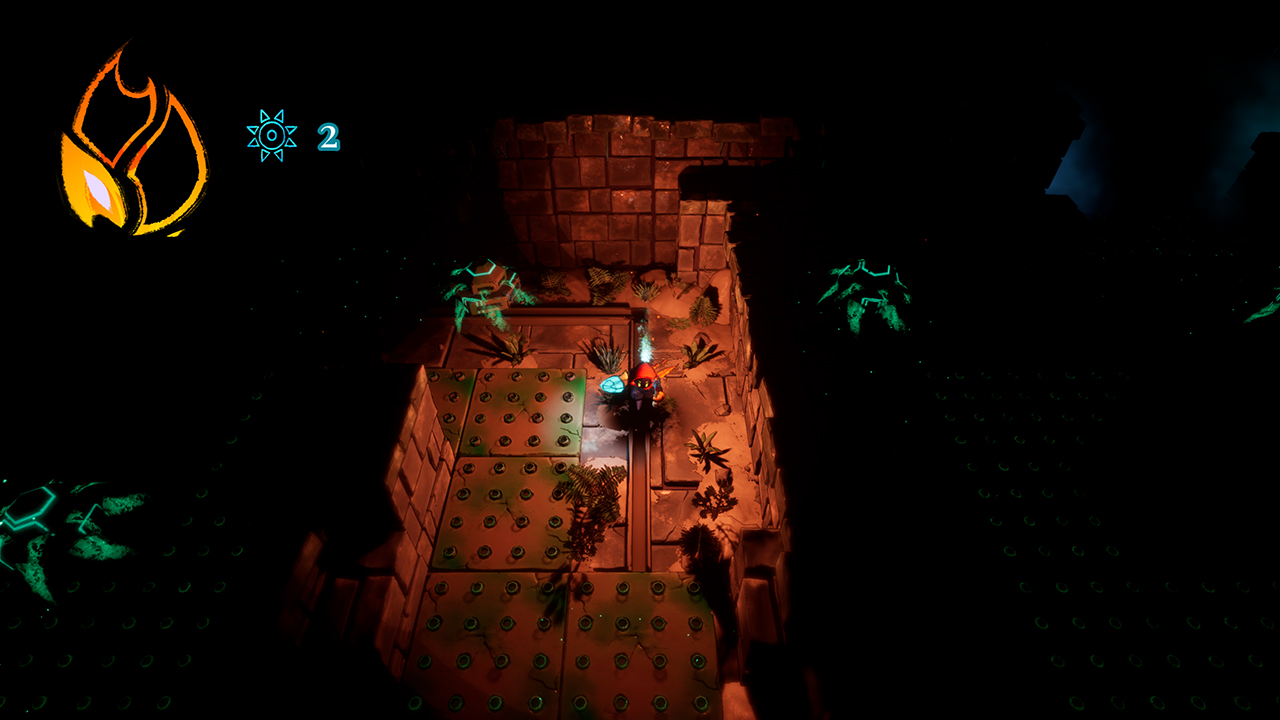Select the glowing hex plant on left edge
The height and width of the screenshot is (720, 1280).
click(30, 510)
